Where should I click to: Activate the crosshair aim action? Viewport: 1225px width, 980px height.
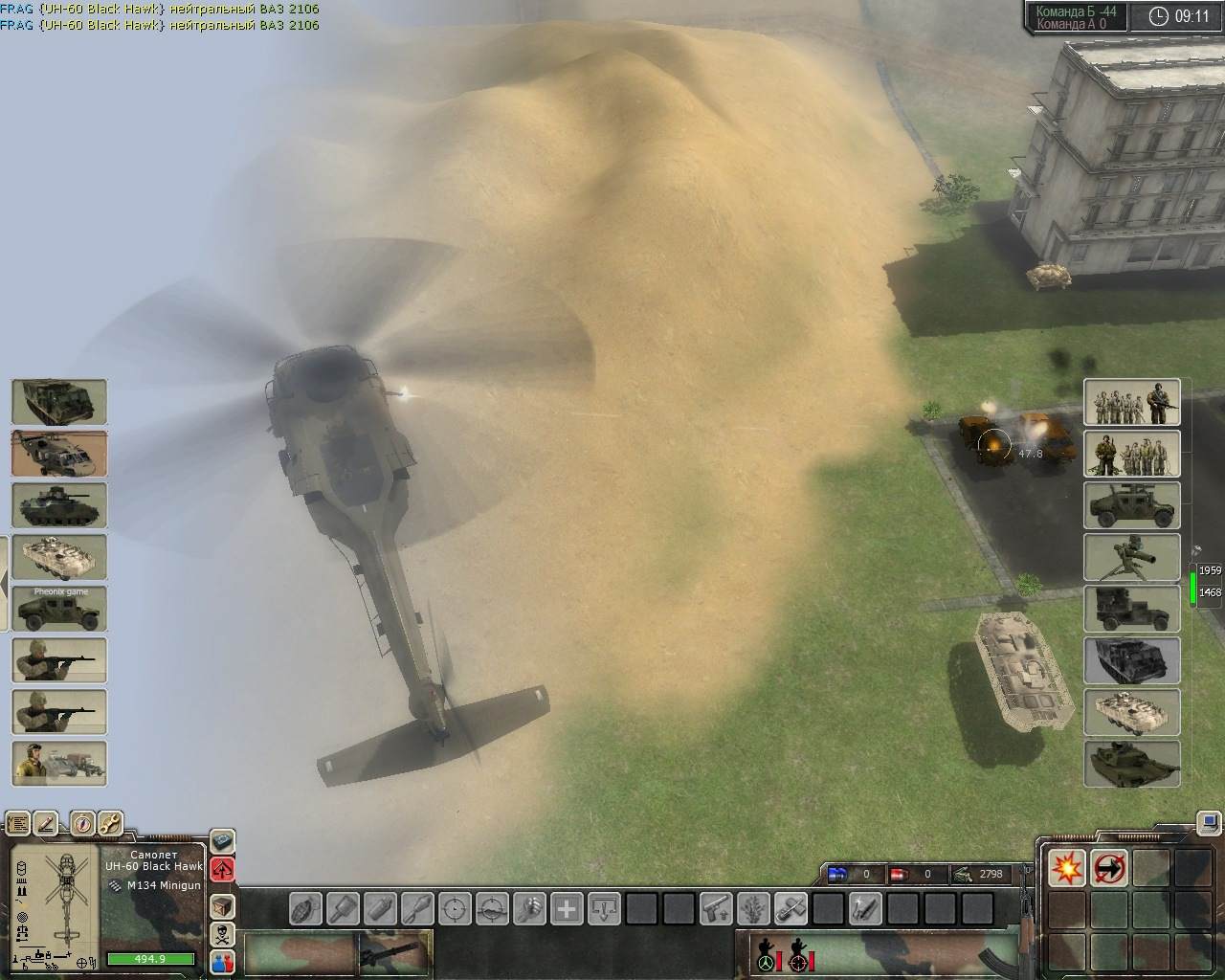tap(456, 907)
